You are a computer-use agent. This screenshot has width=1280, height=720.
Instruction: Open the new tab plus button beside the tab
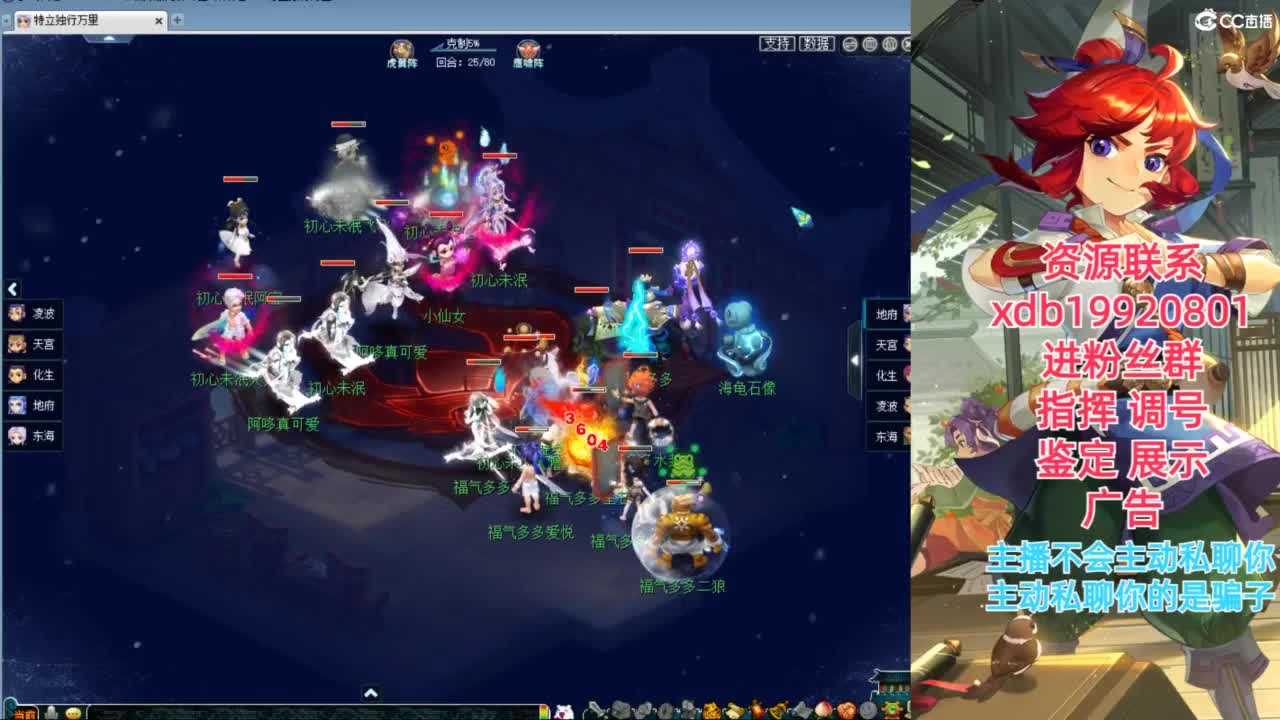[176, 18]
